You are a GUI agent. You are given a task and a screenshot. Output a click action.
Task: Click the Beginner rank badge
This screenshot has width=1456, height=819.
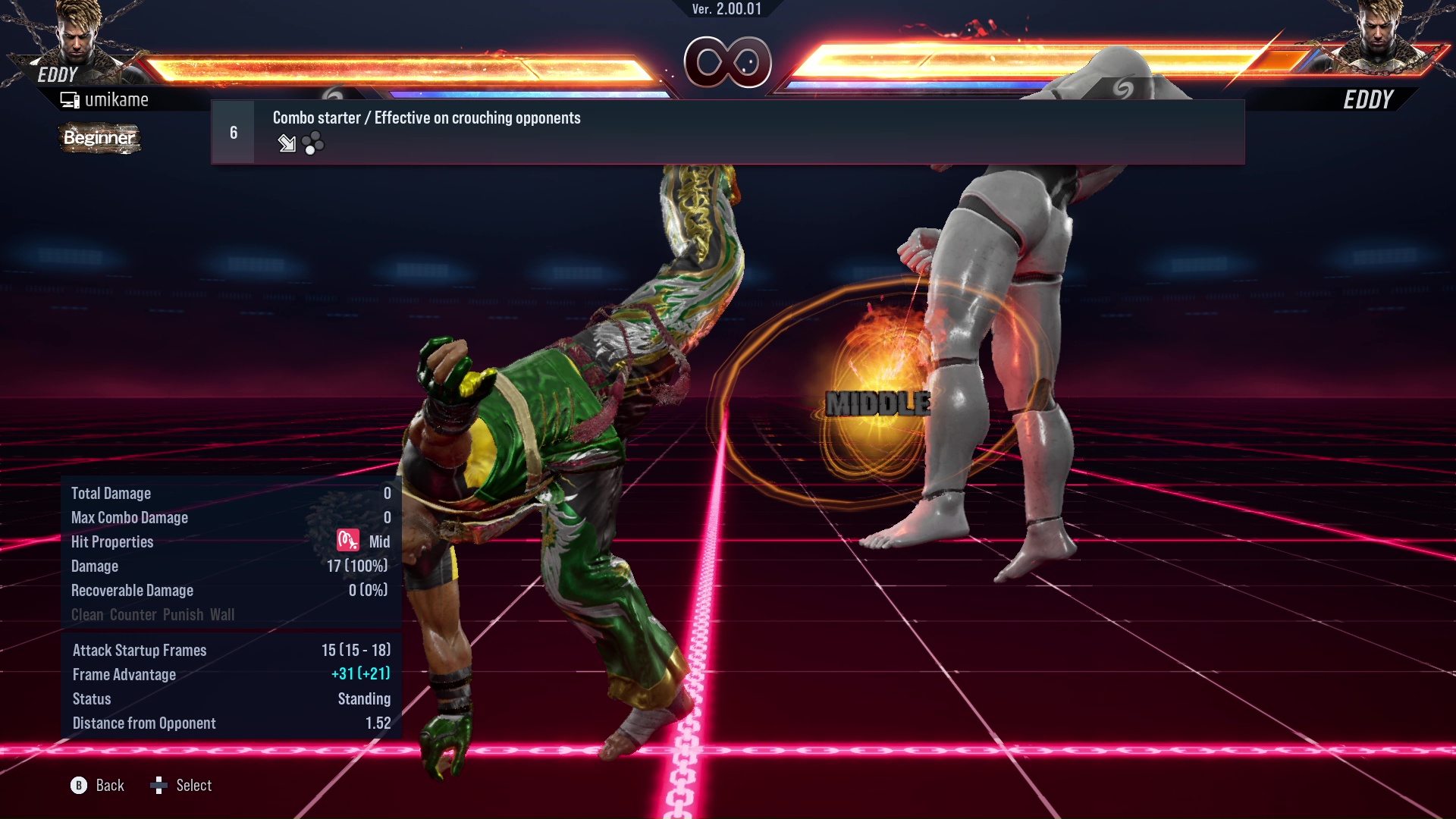click(99, 138)
